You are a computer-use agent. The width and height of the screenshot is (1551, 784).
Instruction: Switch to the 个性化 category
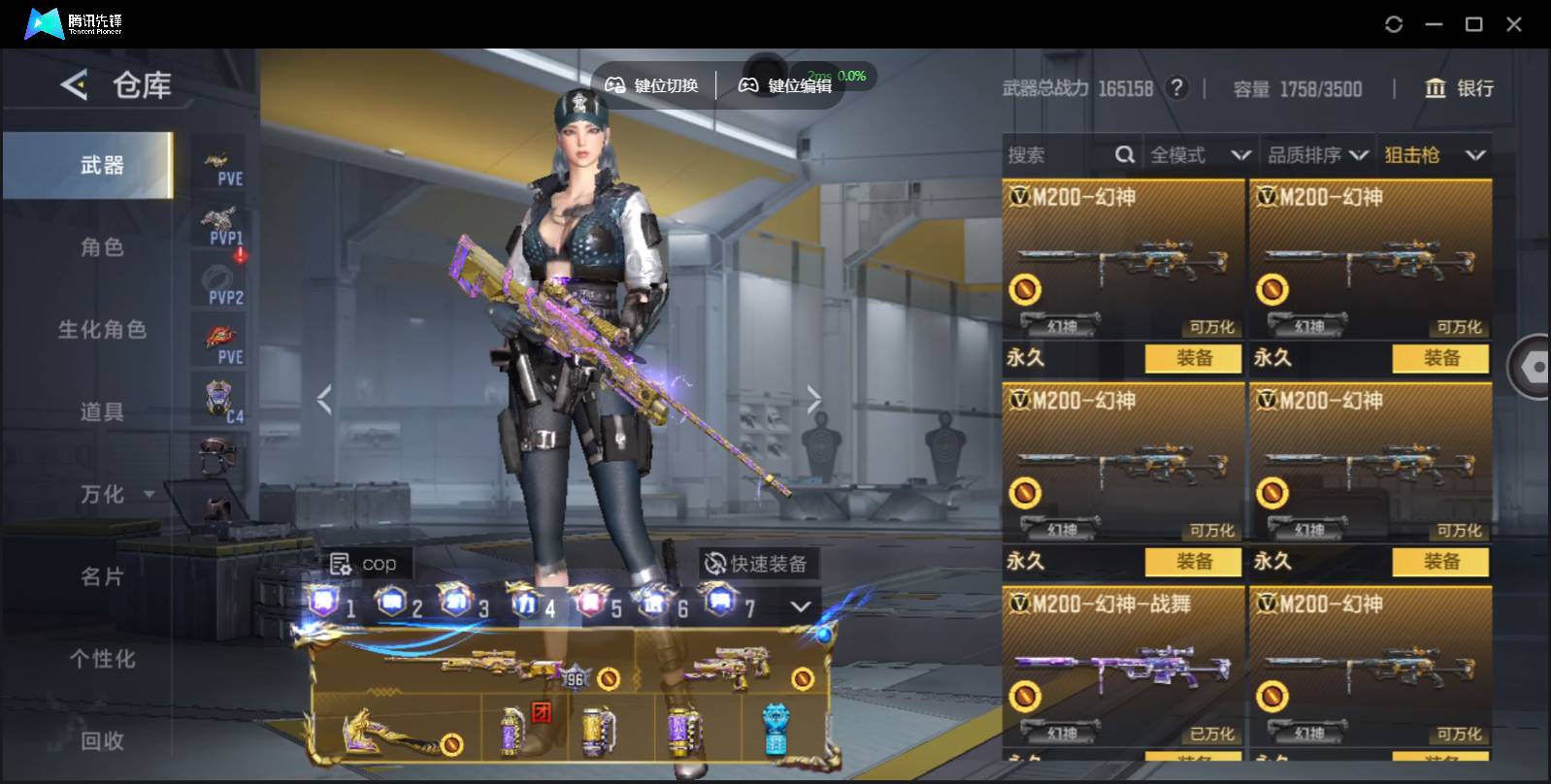(102, 660)
